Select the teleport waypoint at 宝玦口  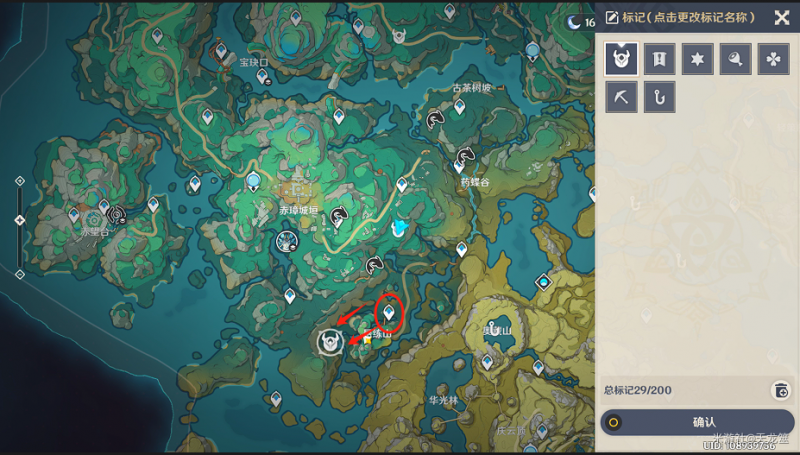(x=263, y=76)
